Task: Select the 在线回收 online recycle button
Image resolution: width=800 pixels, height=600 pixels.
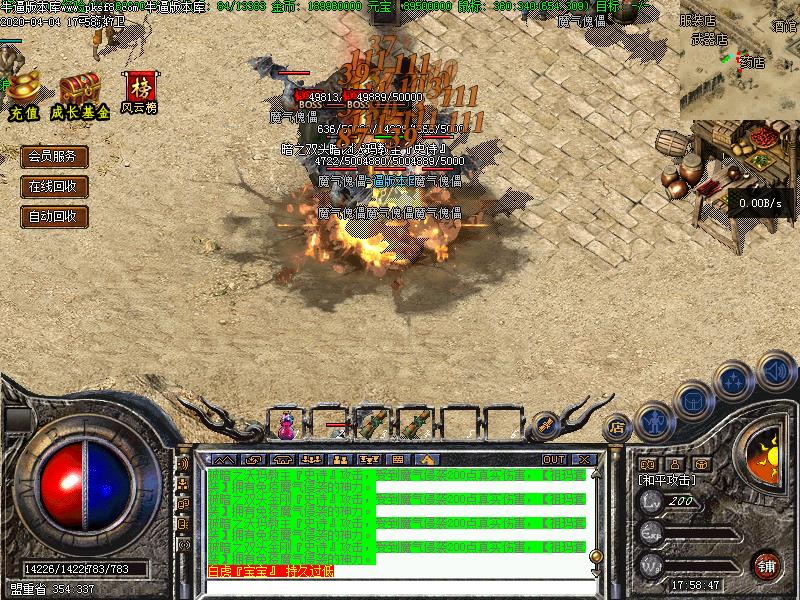Action: (54, 186)
